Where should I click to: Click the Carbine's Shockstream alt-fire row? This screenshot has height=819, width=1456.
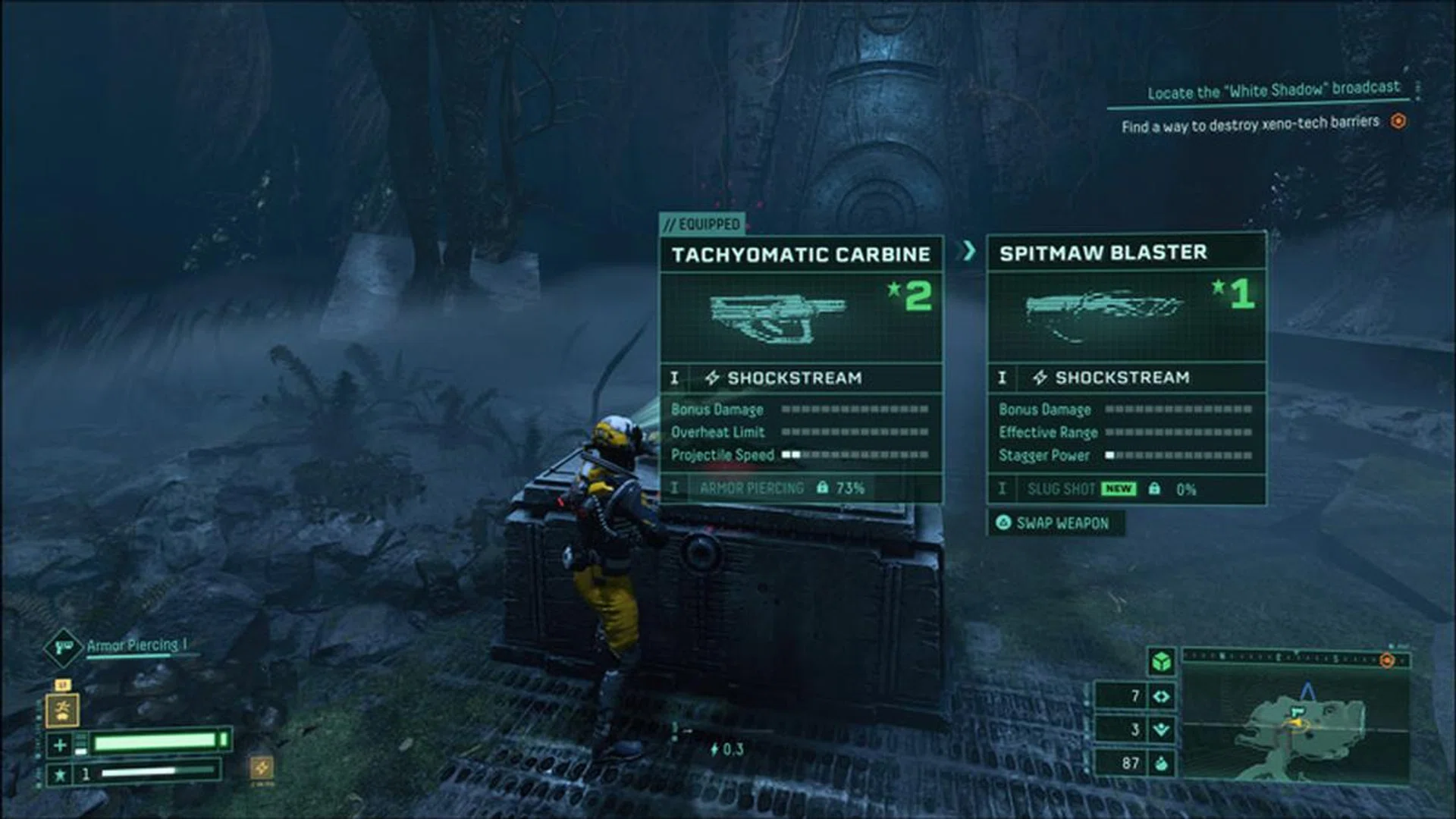[x=801, y=378]
